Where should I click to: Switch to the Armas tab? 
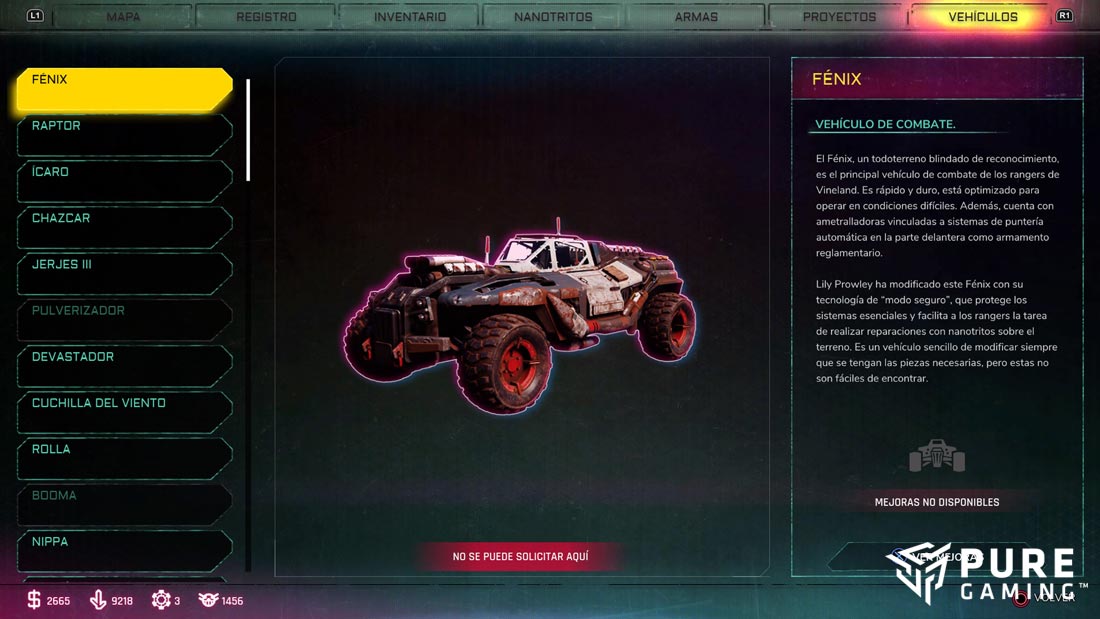pyautogui.click(x=696, y=17)
